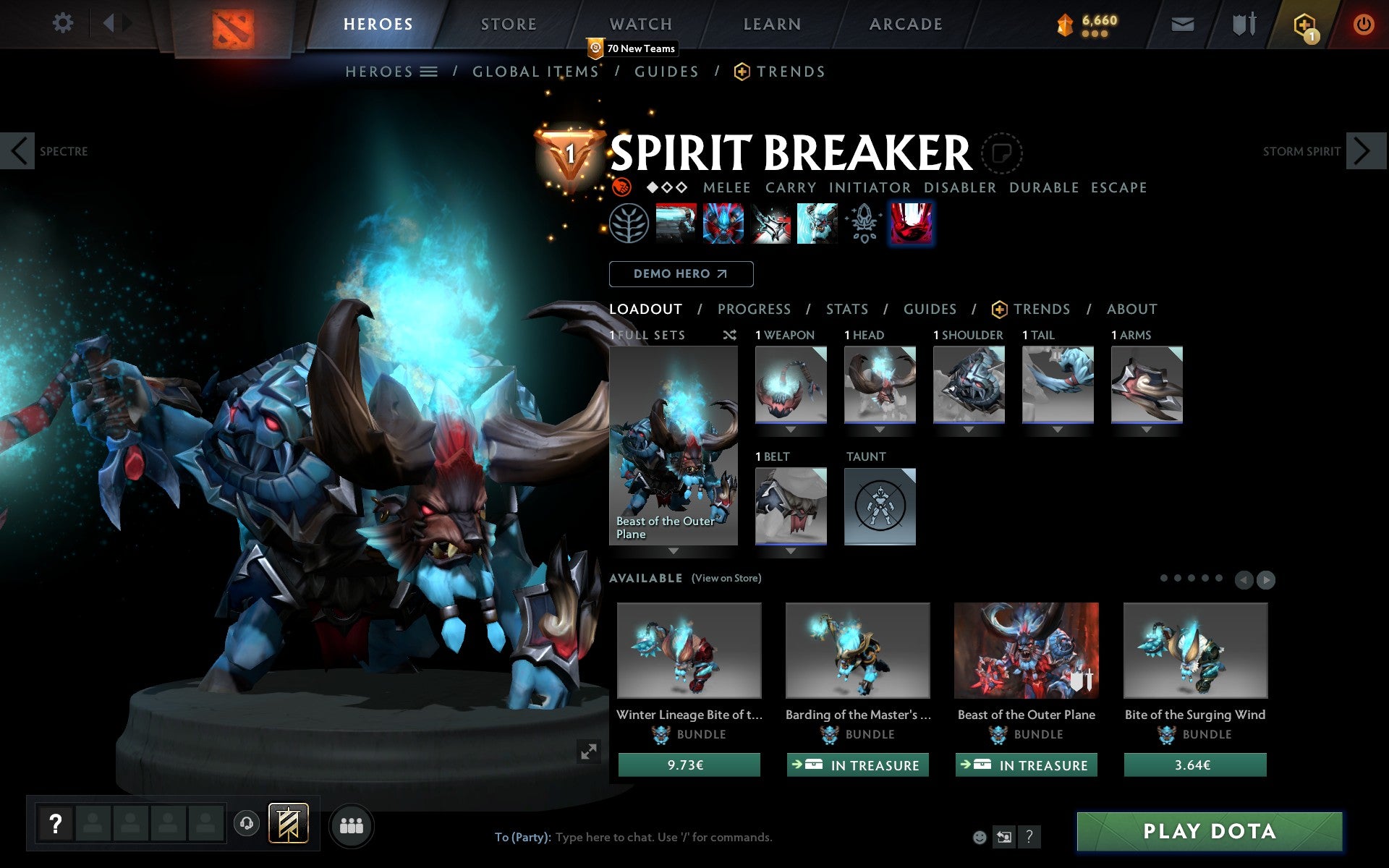Click the next-page chevron for available bundles
Screen dimensions: 1389x868
click(1267, 580)
